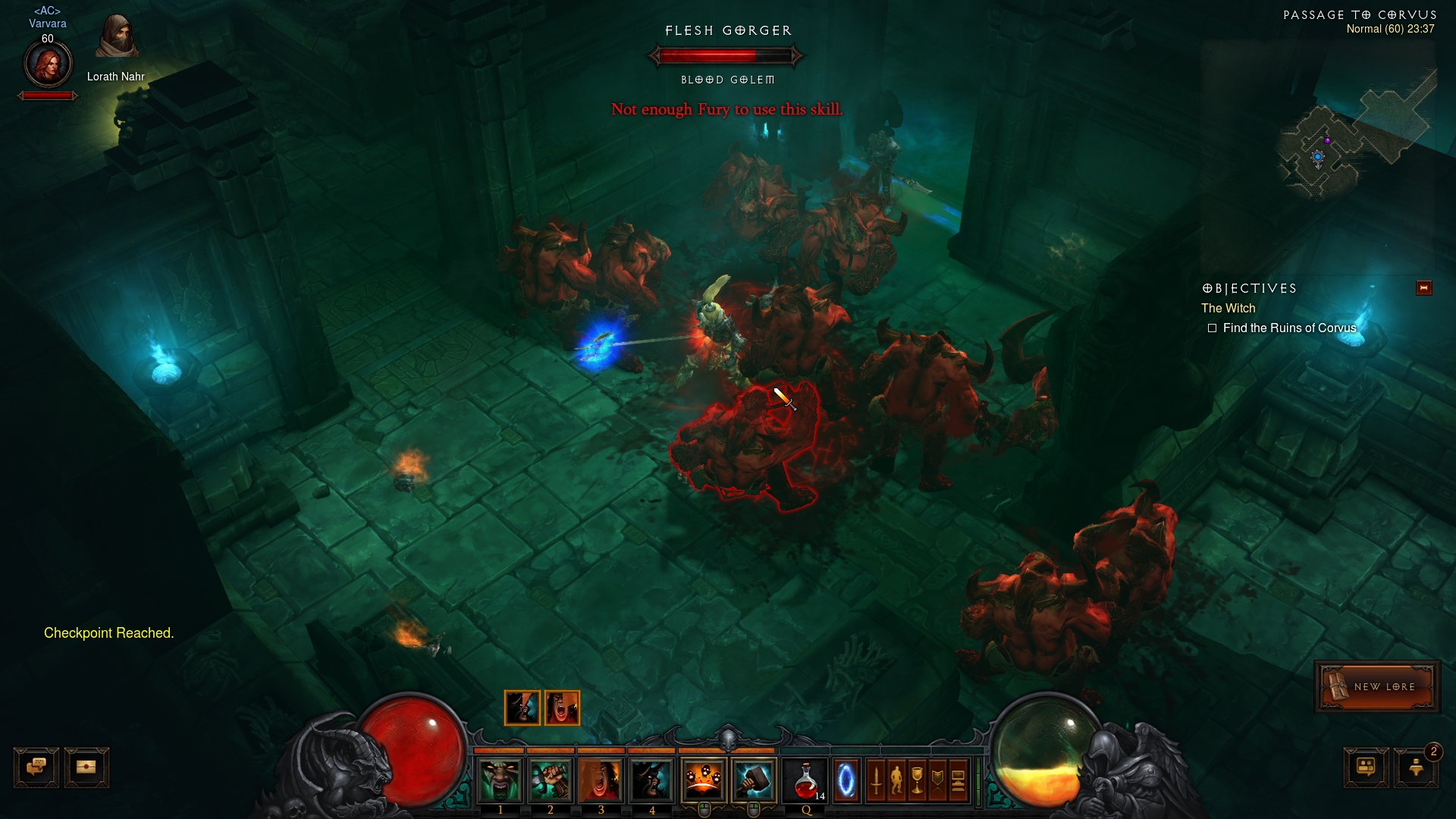The height and width of the screenshot is (819, 1456).
Task: Show achievements via the golden chalice icon
Action: pos(917,780)
